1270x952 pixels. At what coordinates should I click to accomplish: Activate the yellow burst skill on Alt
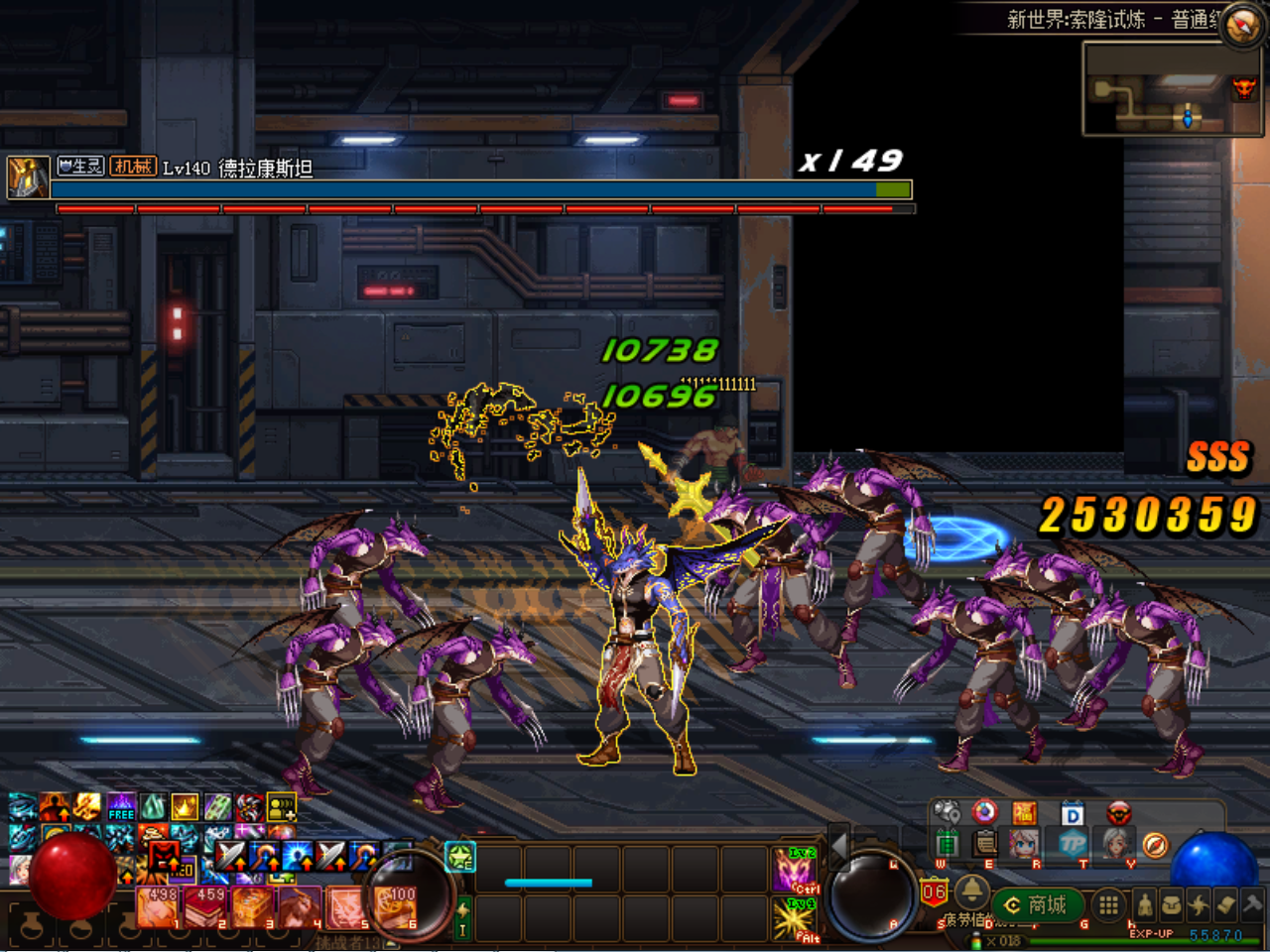(796, 918)
